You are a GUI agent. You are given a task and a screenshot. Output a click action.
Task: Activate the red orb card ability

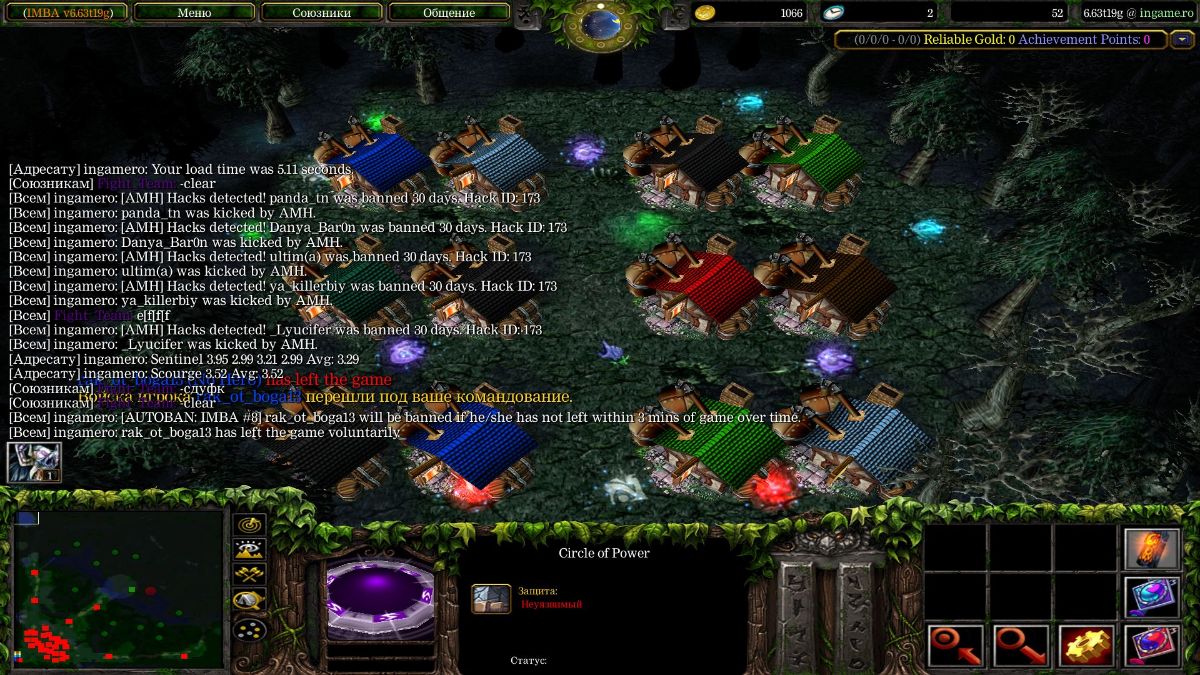point(1152,645)
